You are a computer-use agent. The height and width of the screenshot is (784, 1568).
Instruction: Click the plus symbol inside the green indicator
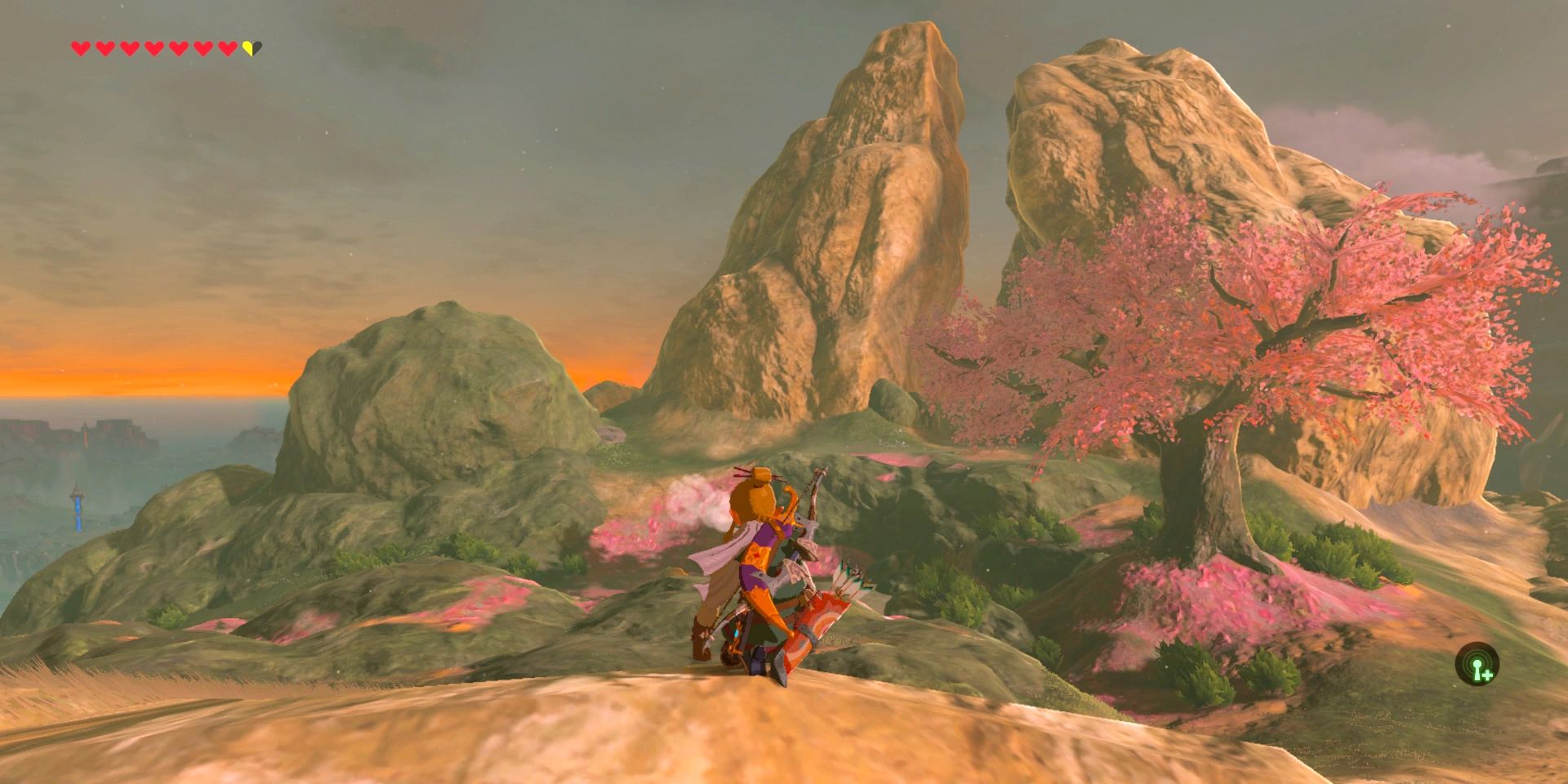[x=1487, y=675]
